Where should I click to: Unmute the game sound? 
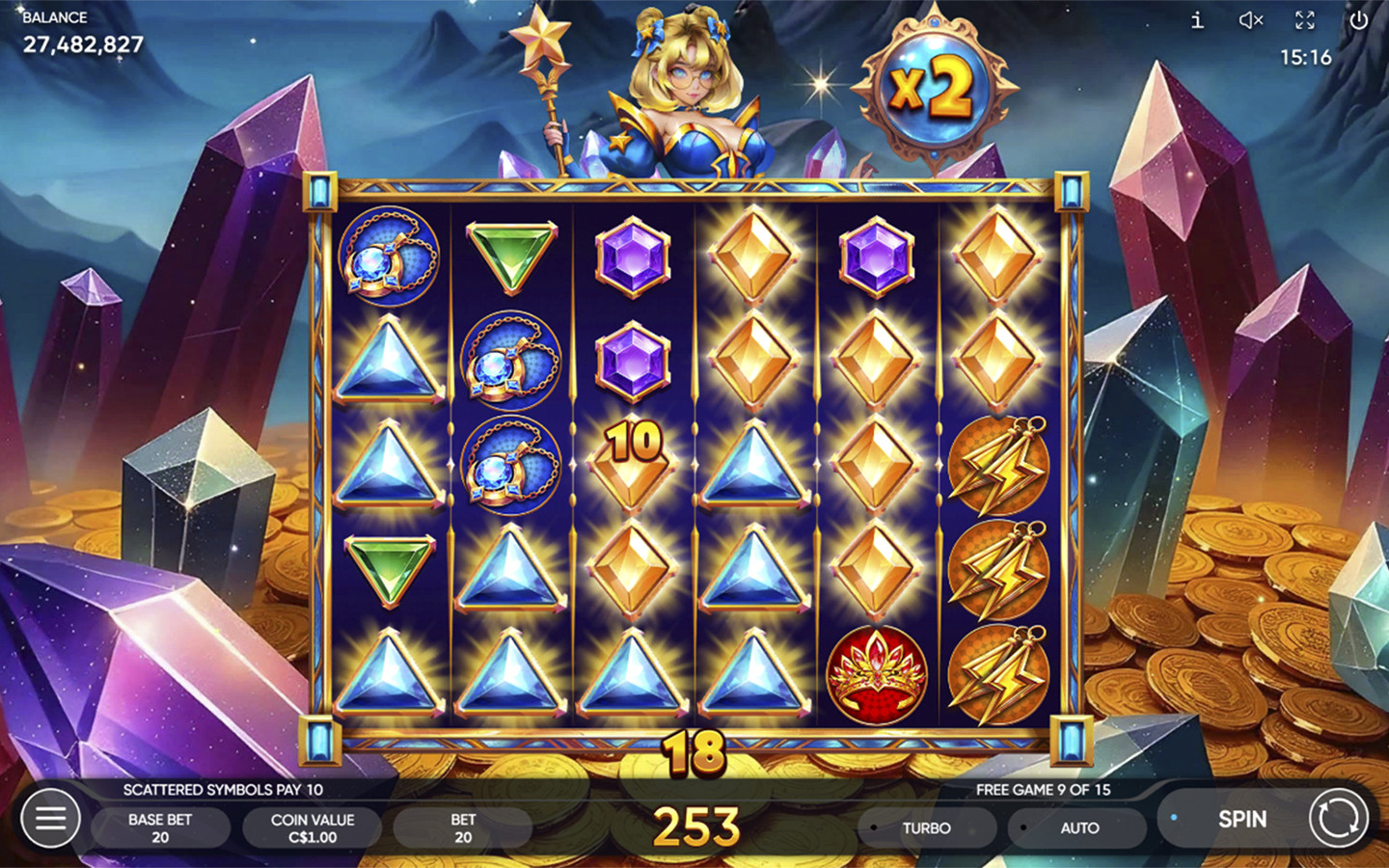[x=1251, y=20]
